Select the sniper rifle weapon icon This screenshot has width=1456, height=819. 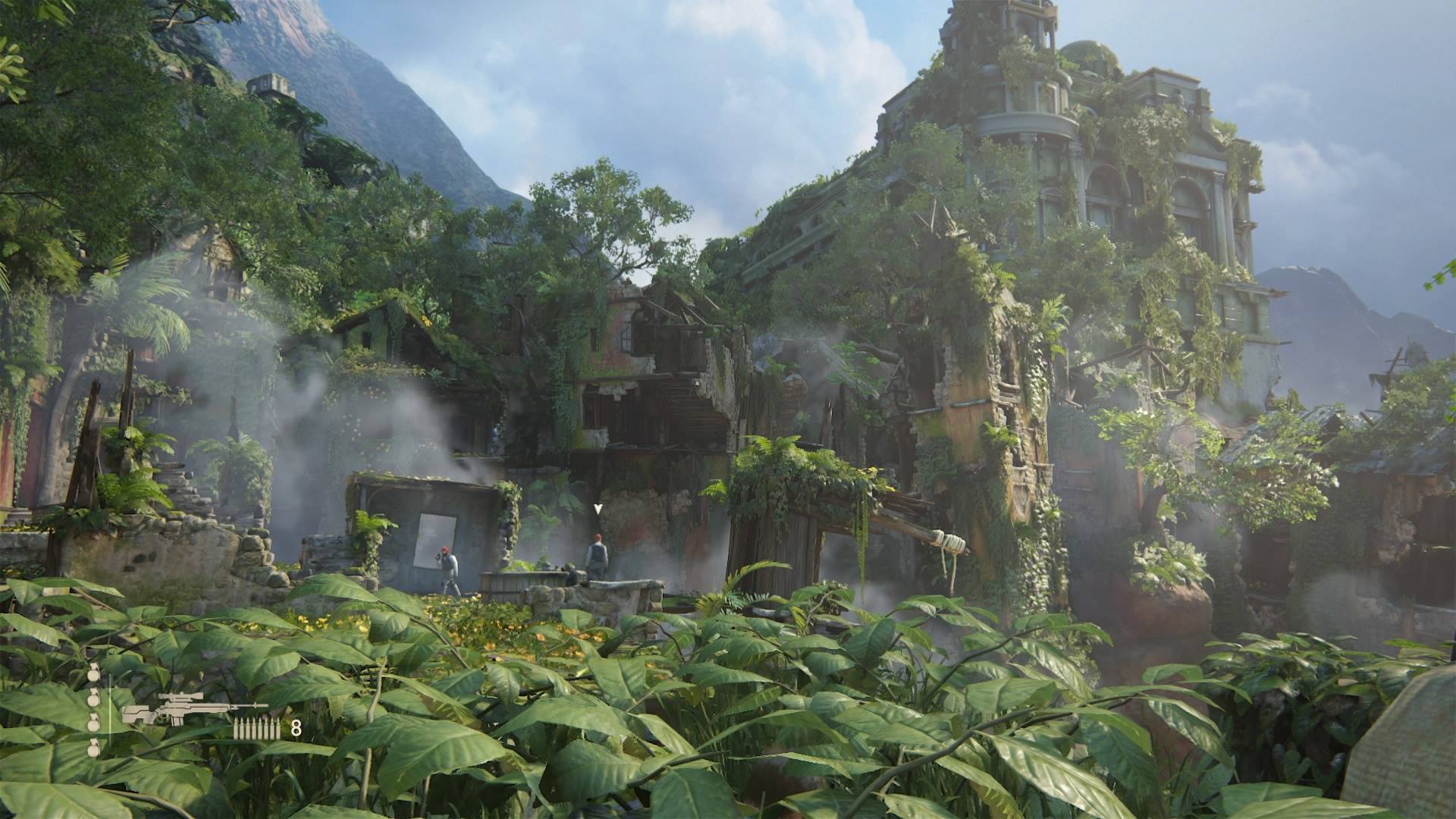193,708
